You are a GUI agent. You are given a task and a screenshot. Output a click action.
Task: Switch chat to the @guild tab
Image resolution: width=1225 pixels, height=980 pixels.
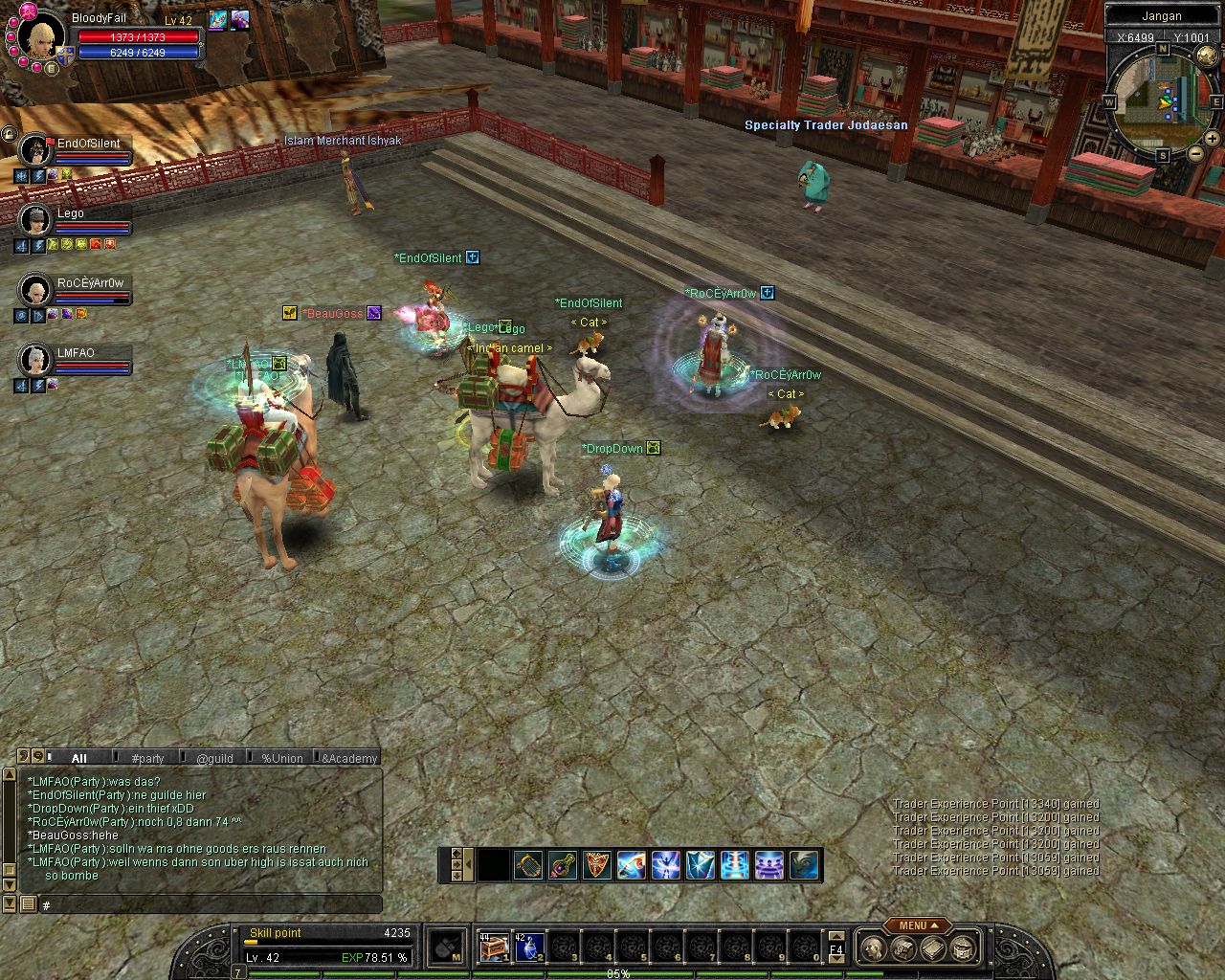[x=214, y=758]
